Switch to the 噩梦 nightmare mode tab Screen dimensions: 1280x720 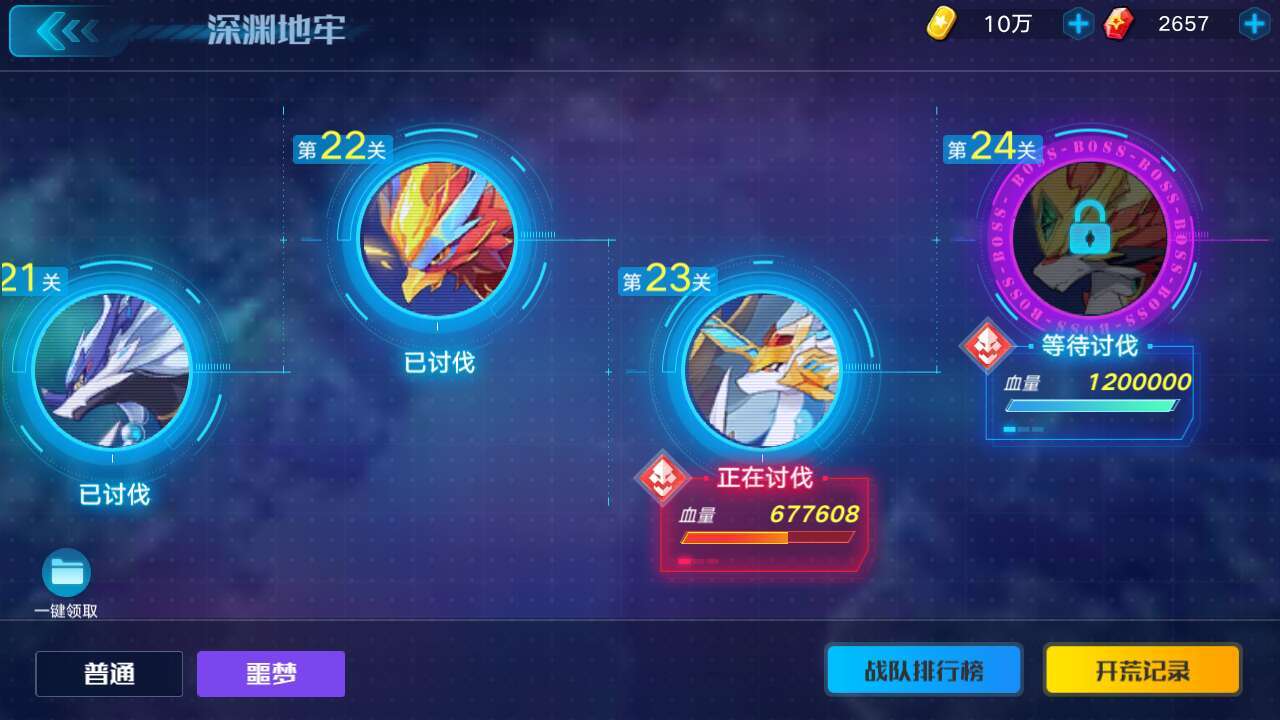click(270, 673)
